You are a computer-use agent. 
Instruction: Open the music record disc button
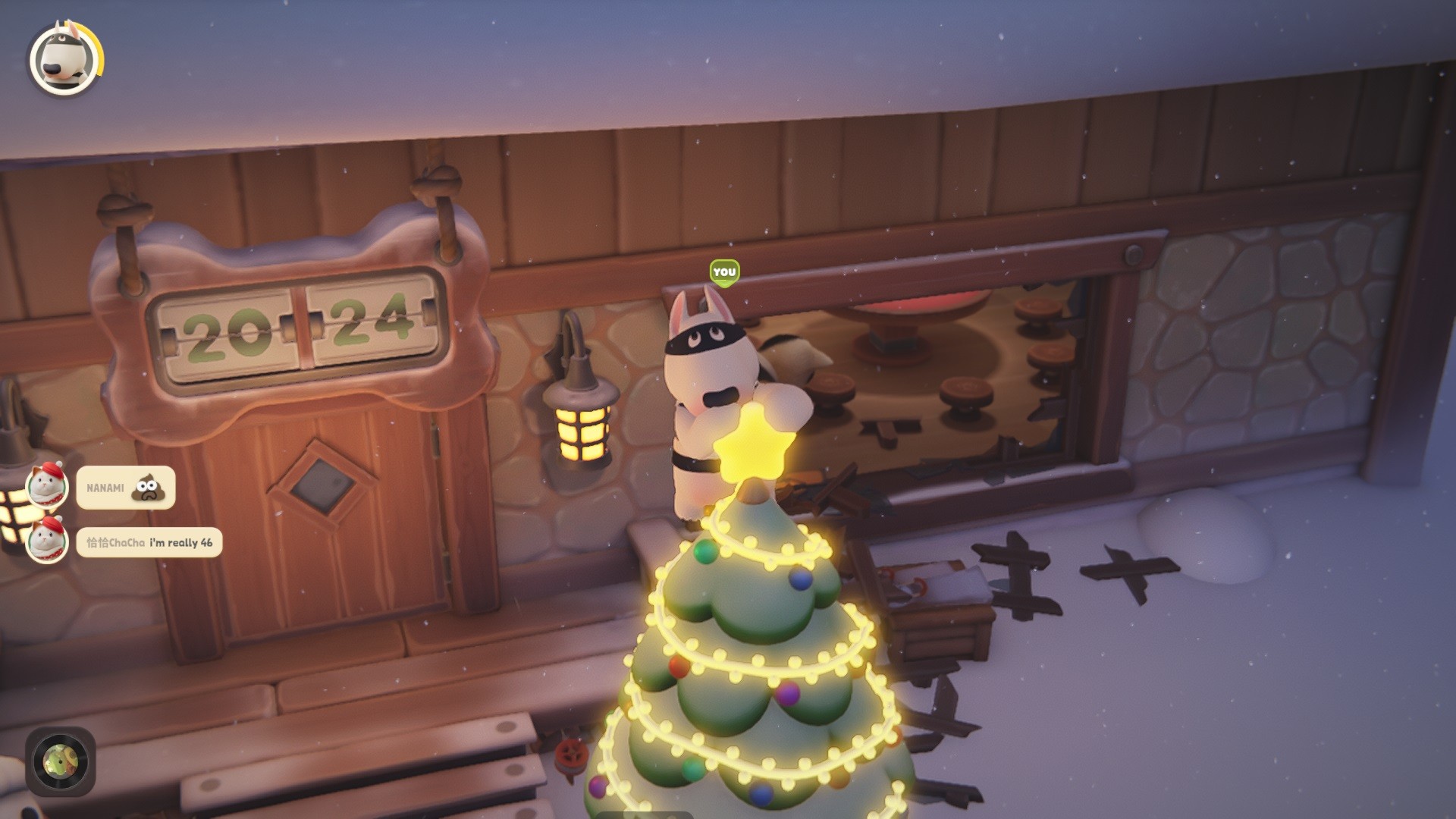[61, 761]
